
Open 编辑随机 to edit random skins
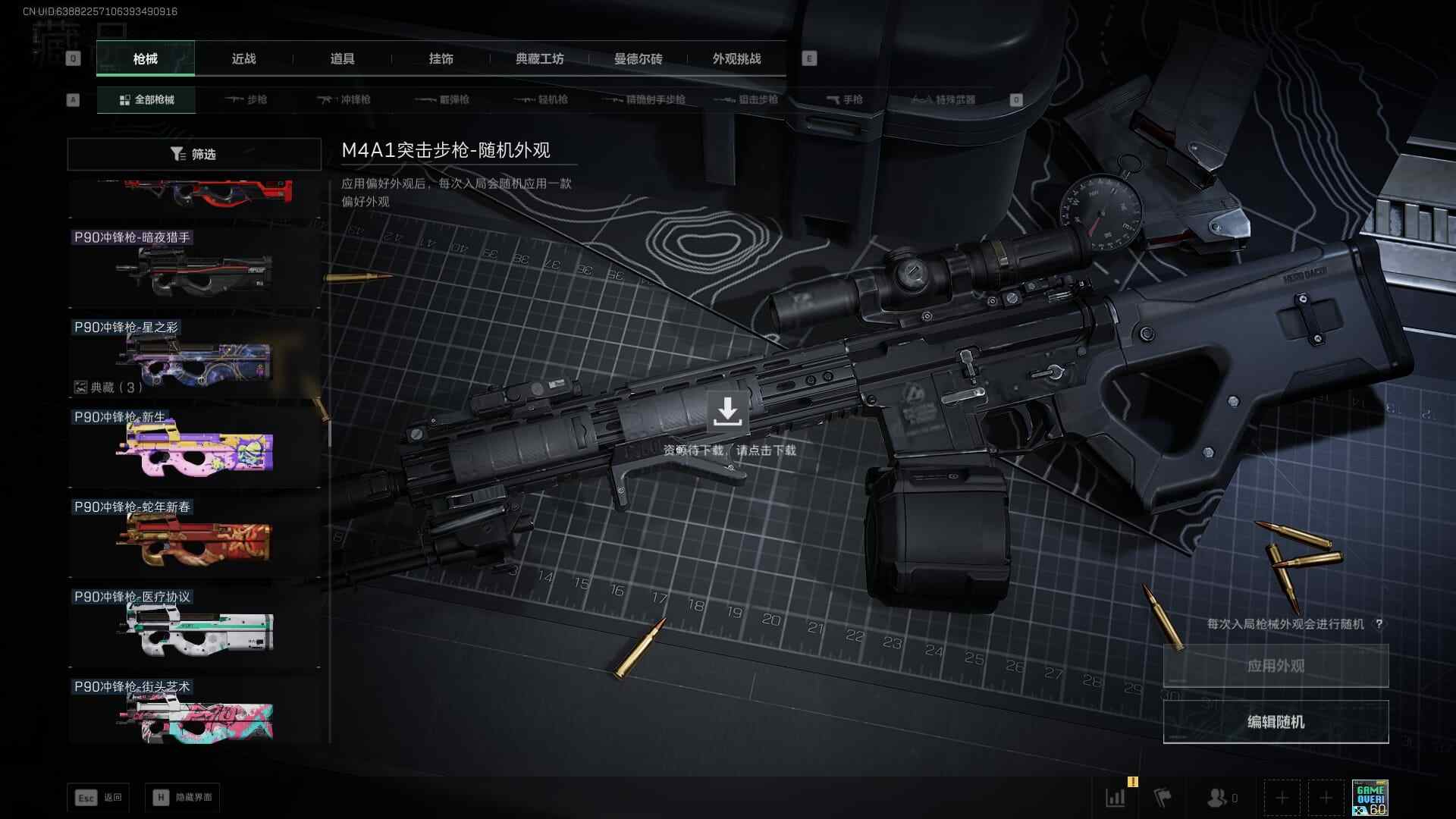click(x=1276, y=722)
